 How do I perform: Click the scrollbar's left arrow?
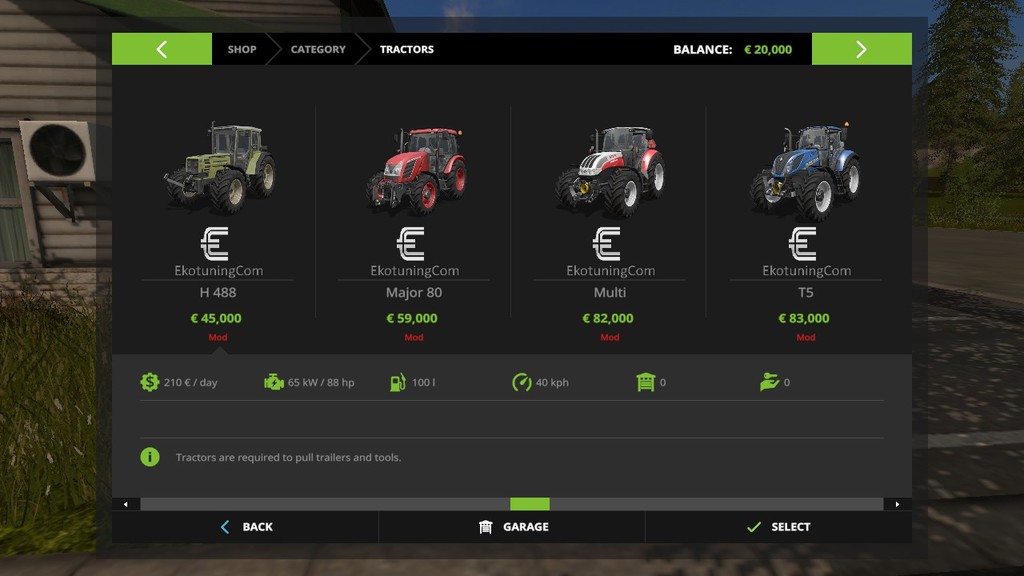[125, 504]
